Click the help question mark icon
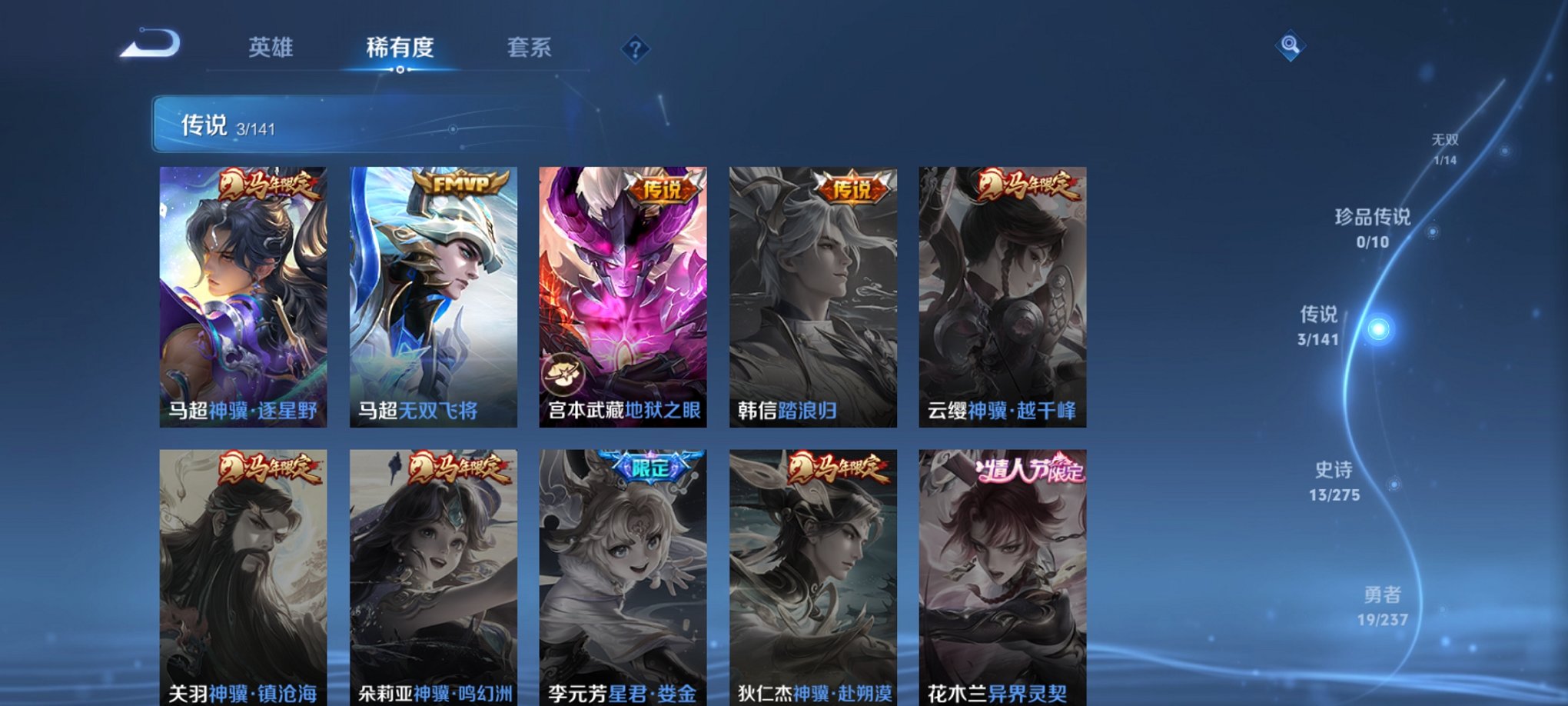 click(635, 49)
